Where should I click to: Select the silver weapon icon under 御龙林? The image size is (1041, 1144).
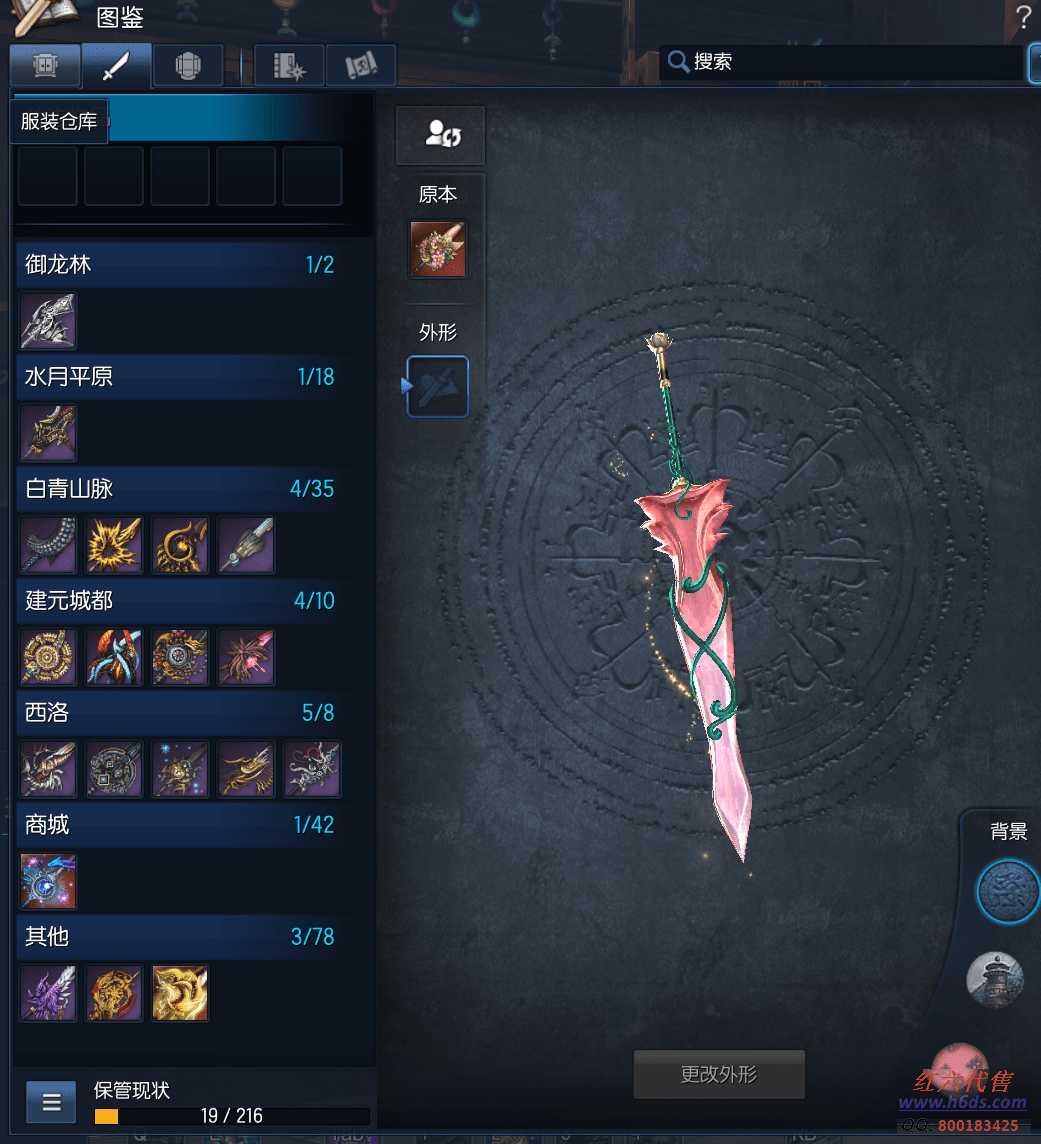(x=48, y=321)
